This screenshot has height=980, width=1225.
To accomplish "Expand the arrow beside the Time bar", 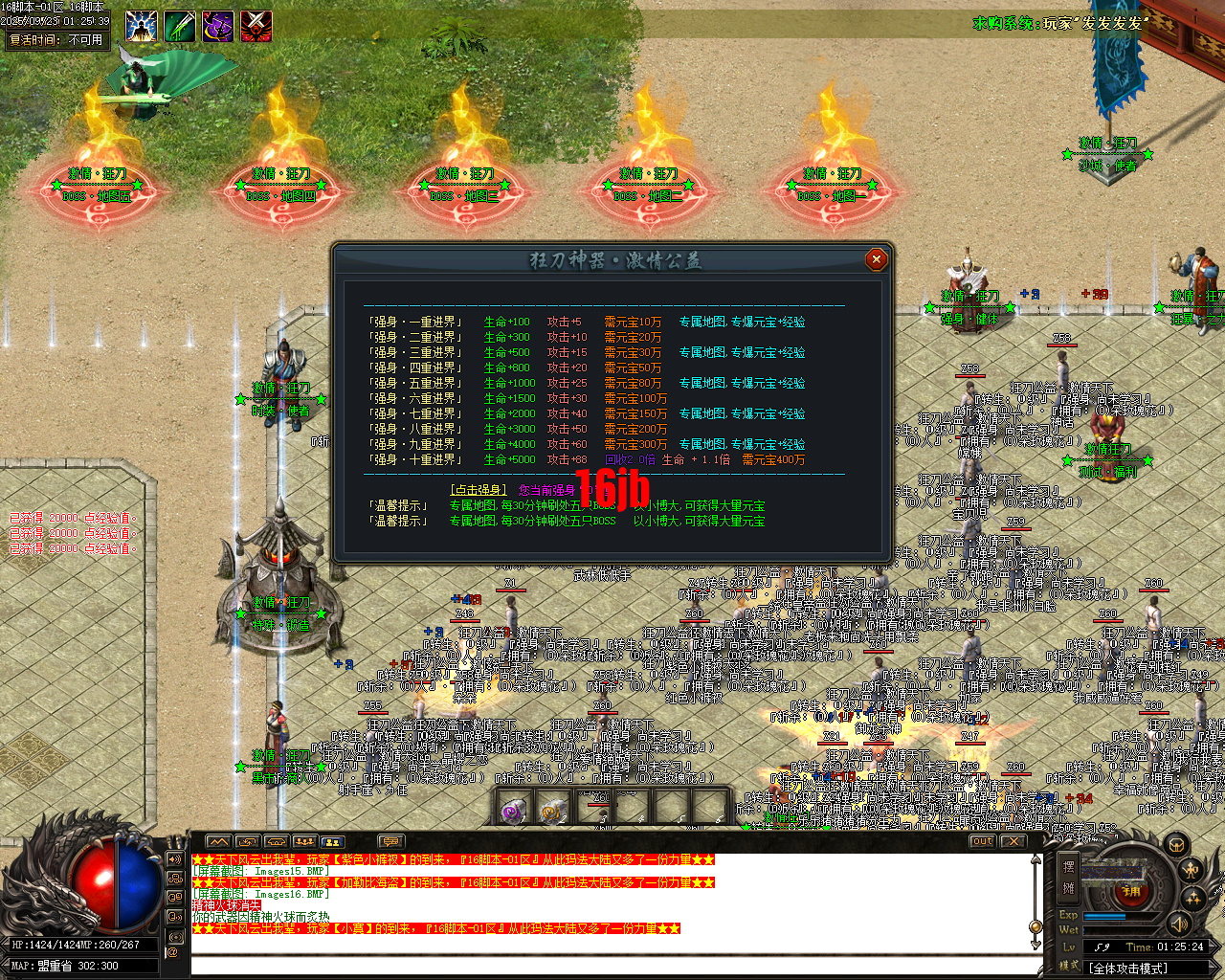I will (1212, 946).
